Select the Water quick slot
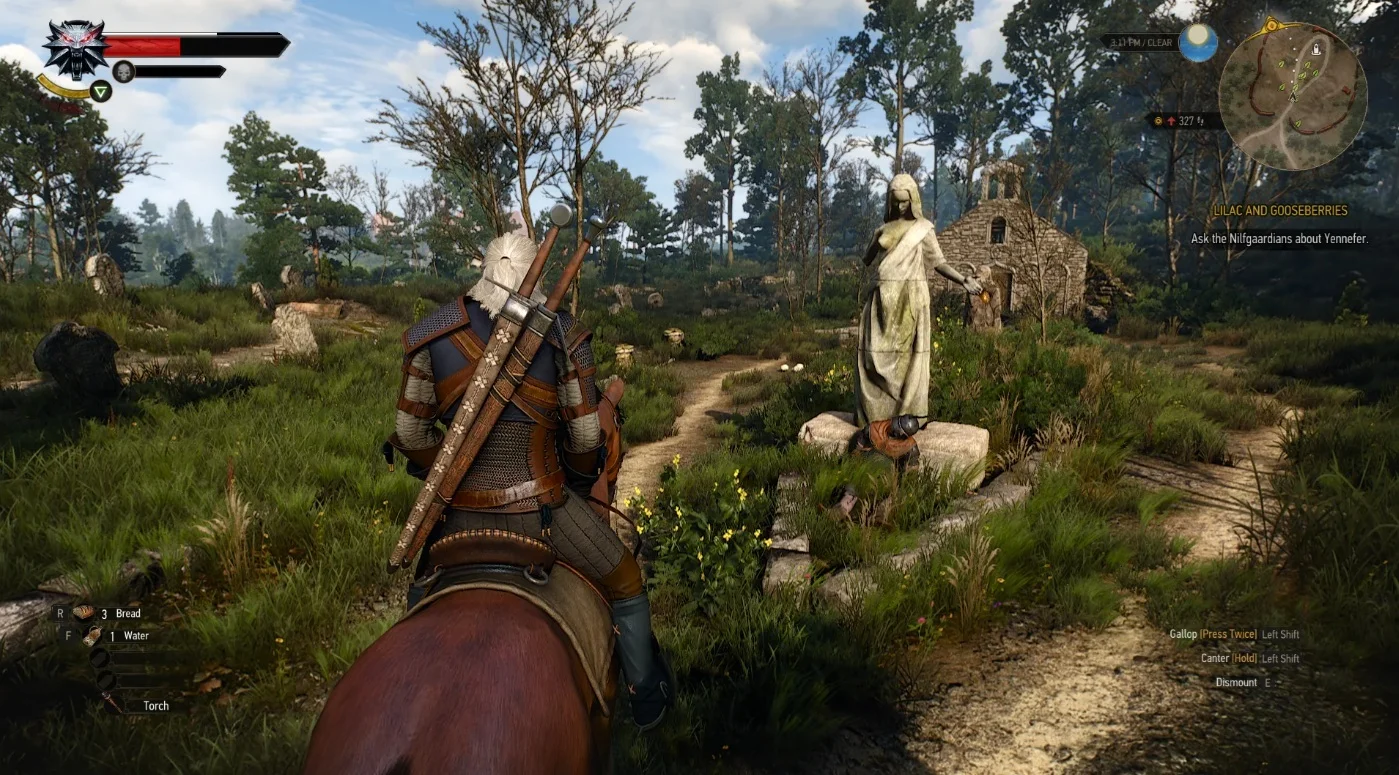Screen dimensions: 1399x775 (92, 635)
